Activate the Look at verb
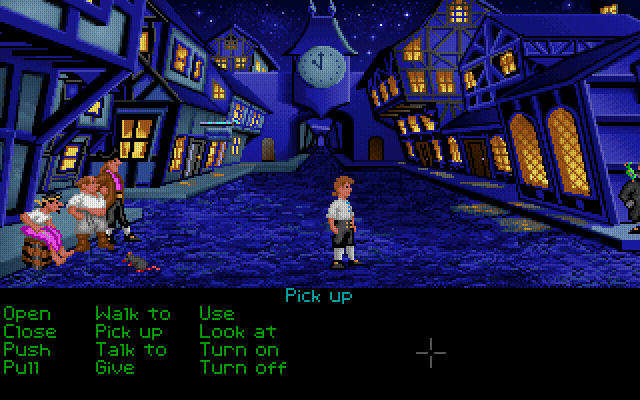Image resolution: width=640 pixels, height=400 pixels. click(237, 331)
